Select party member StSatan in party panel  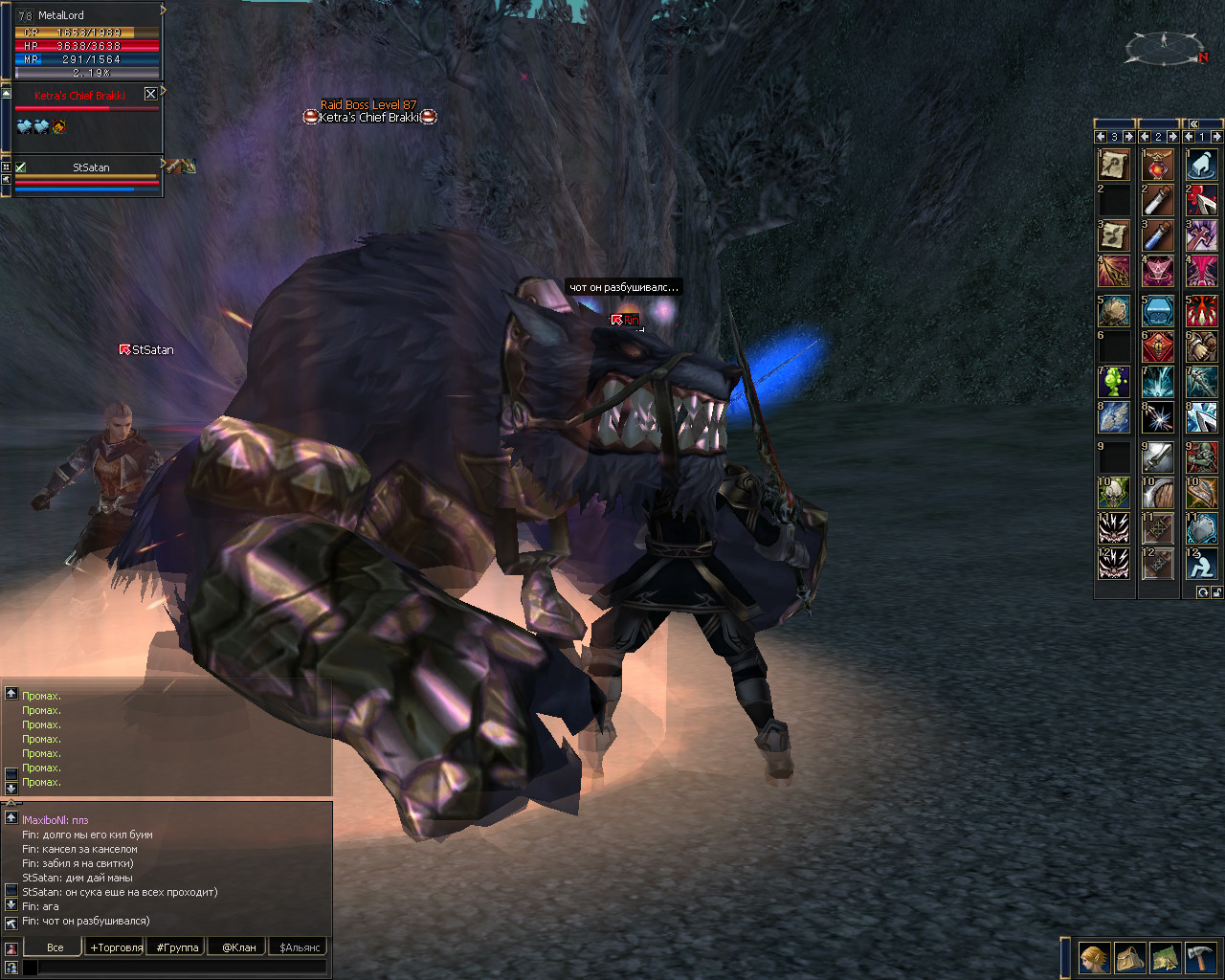91,167
